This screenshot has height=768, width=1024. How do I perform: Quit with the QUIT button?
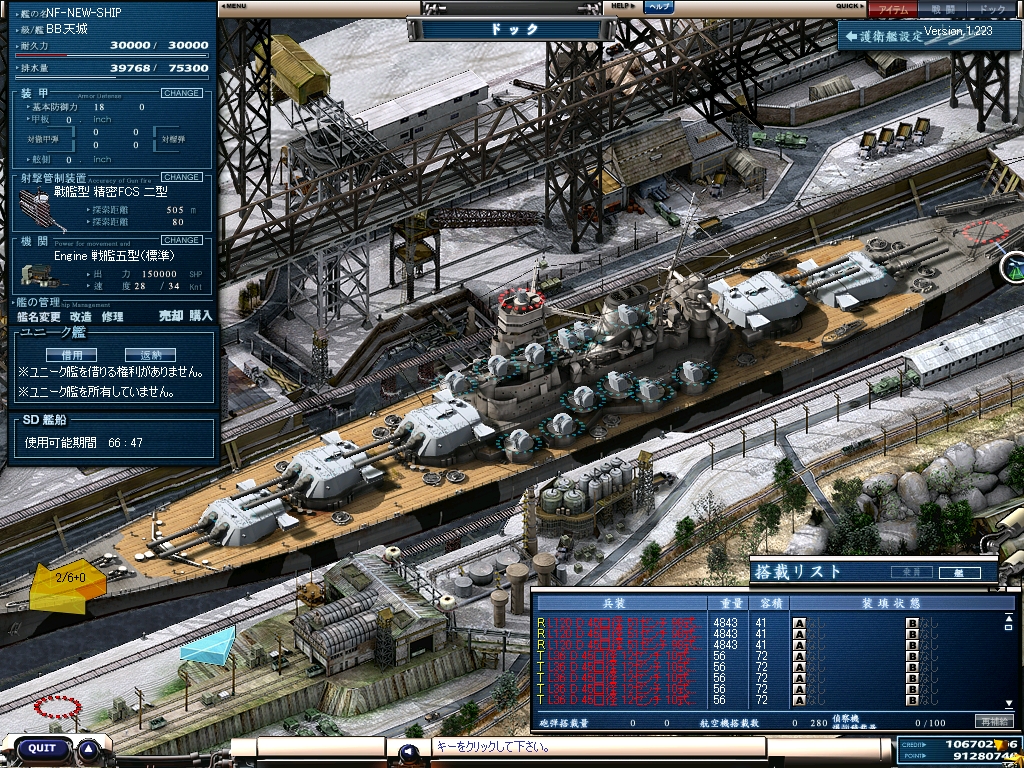click(42, 748)
